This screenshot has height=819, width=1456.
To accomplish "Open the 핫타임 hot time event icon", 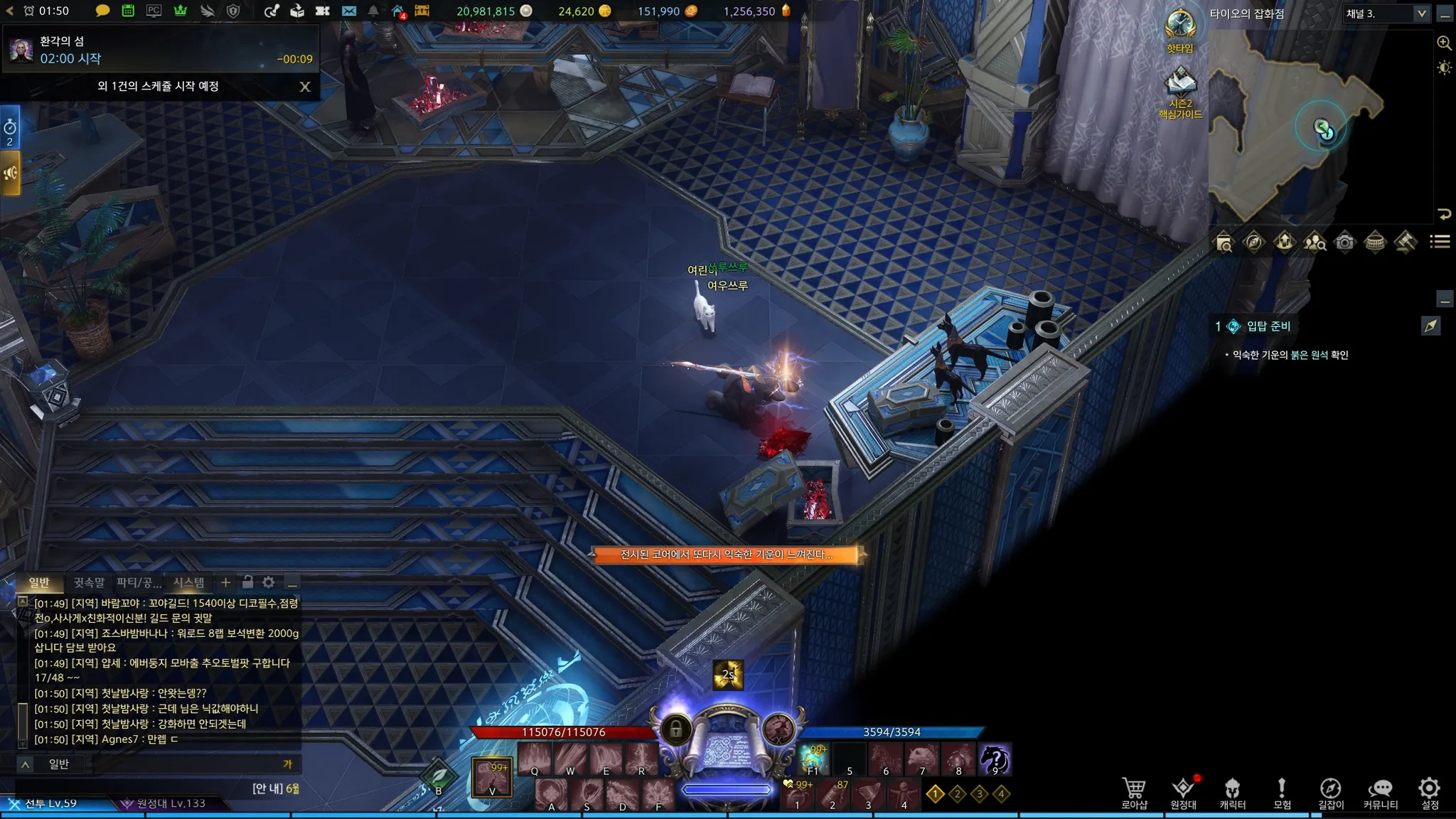I will (1179, 30).
